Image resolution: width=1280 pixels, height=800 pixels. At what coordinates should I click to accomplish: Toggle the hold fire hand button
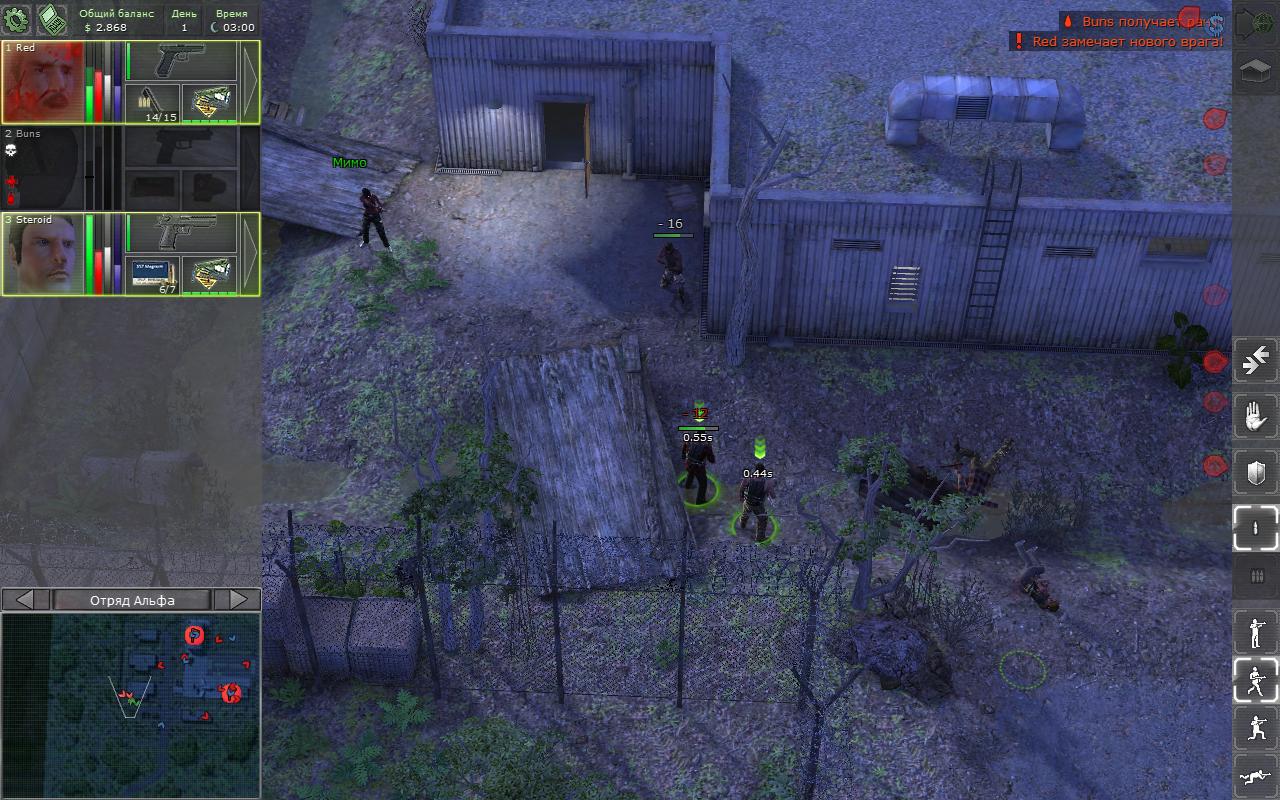coord(1255,416)
